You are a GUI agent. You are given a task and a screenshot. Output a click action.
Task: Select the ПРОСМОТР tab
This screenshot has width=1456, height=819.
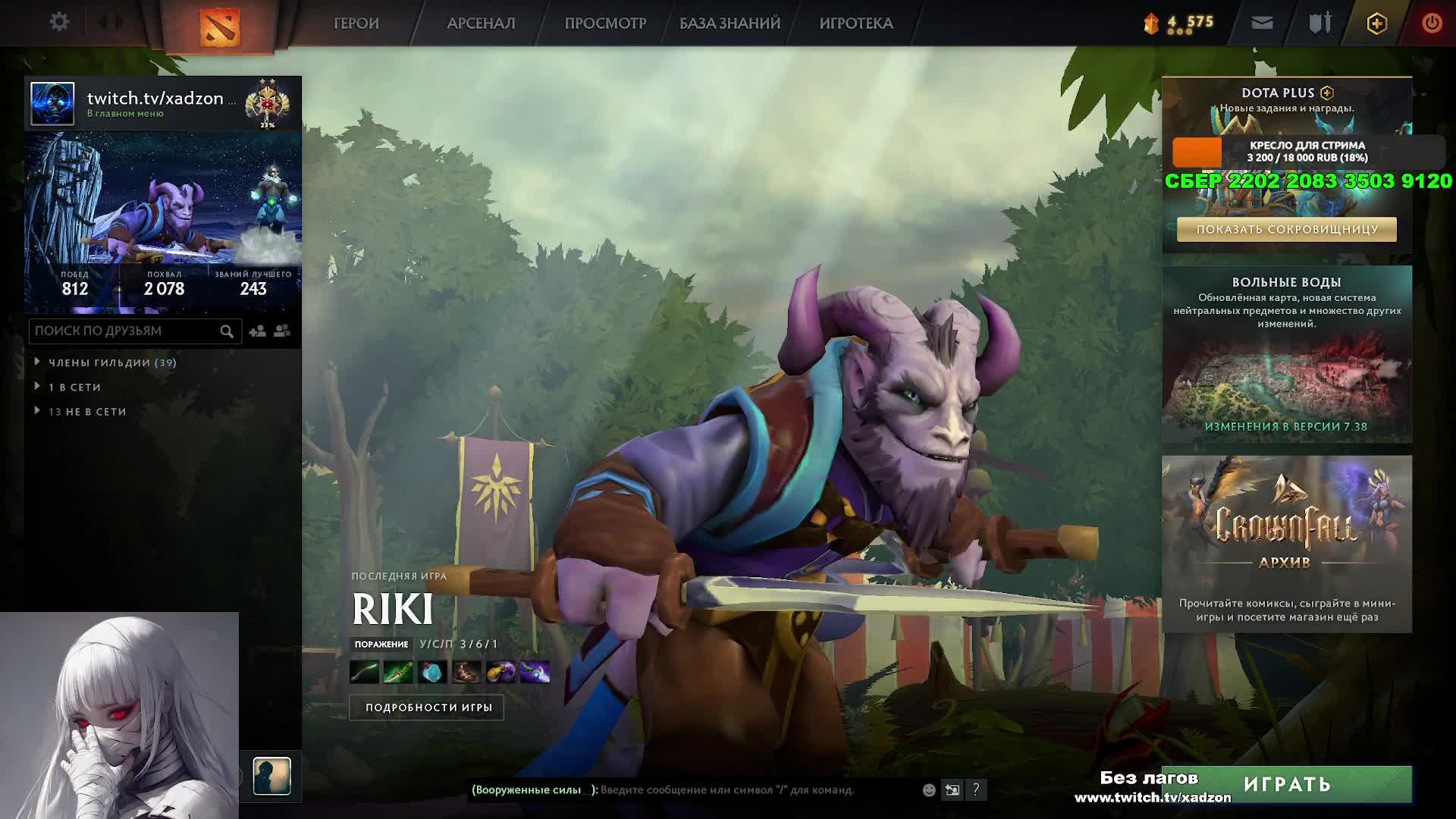[x=605, y=24]
